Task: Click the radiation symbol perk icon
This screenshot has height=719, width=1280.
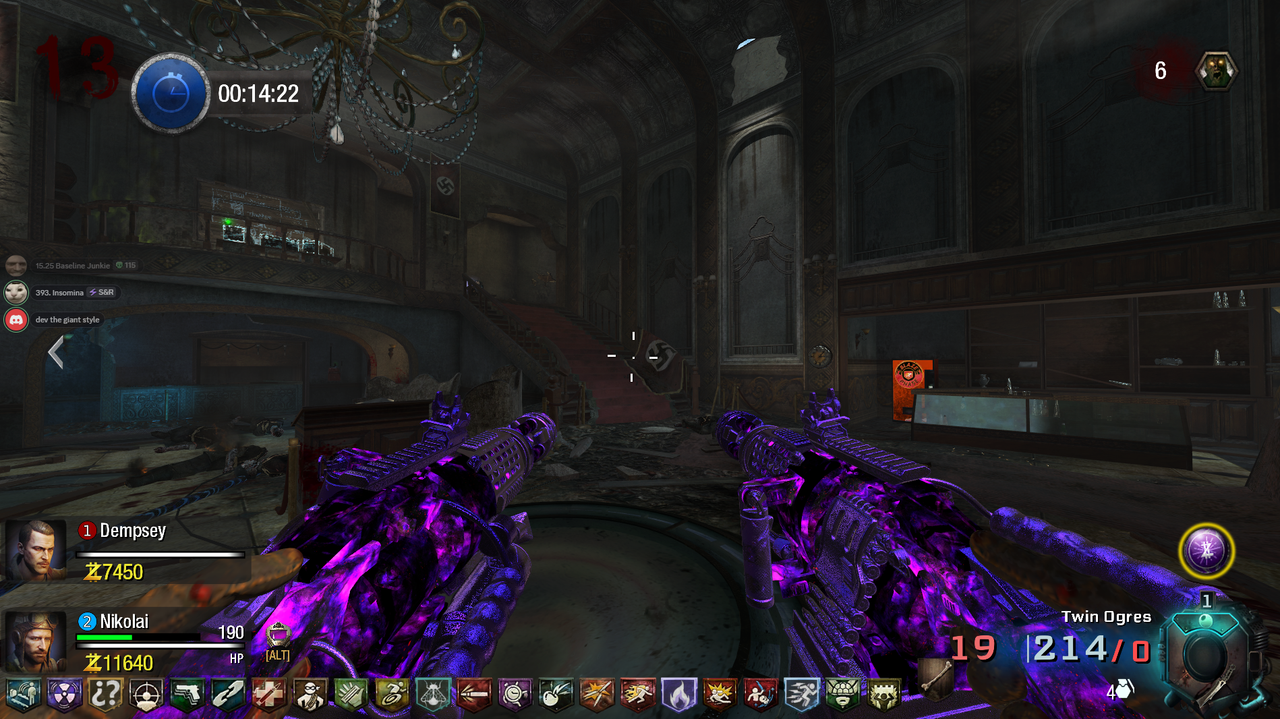Action: pos(64,694)
